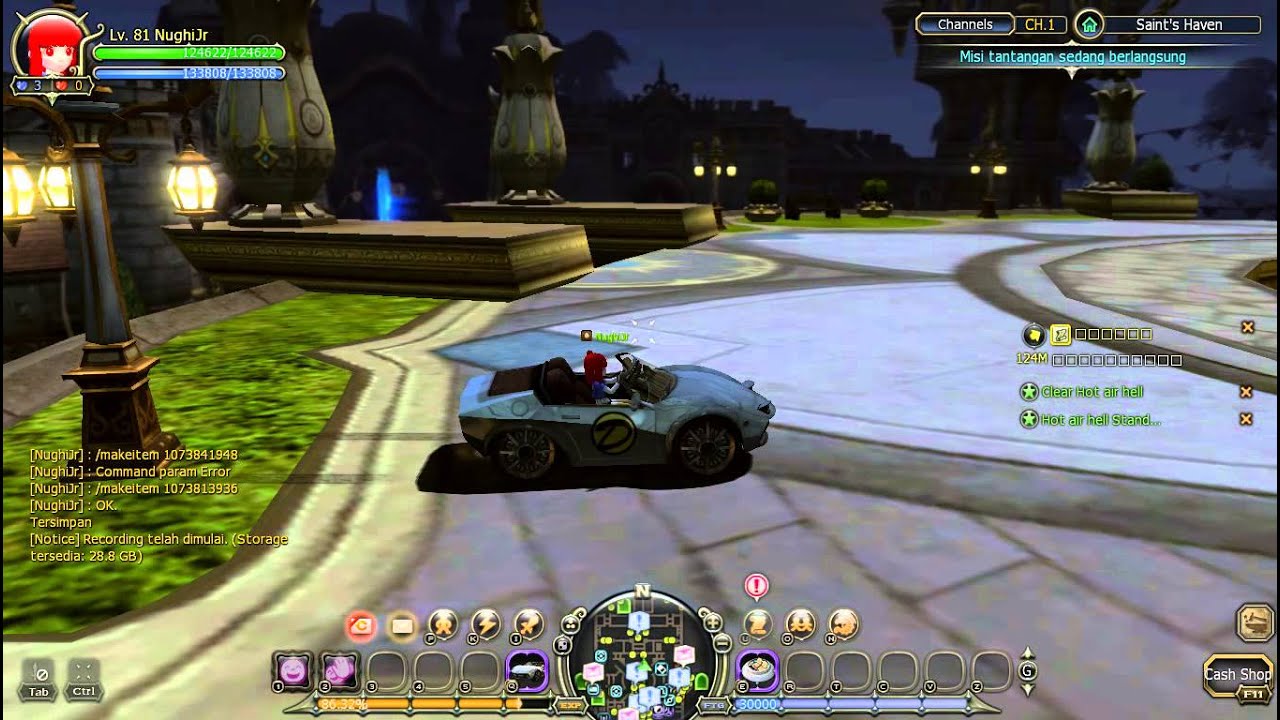The image size is (1280, 720).
Task: Use the waving hand gesture slot
Action: coord(340,671)
